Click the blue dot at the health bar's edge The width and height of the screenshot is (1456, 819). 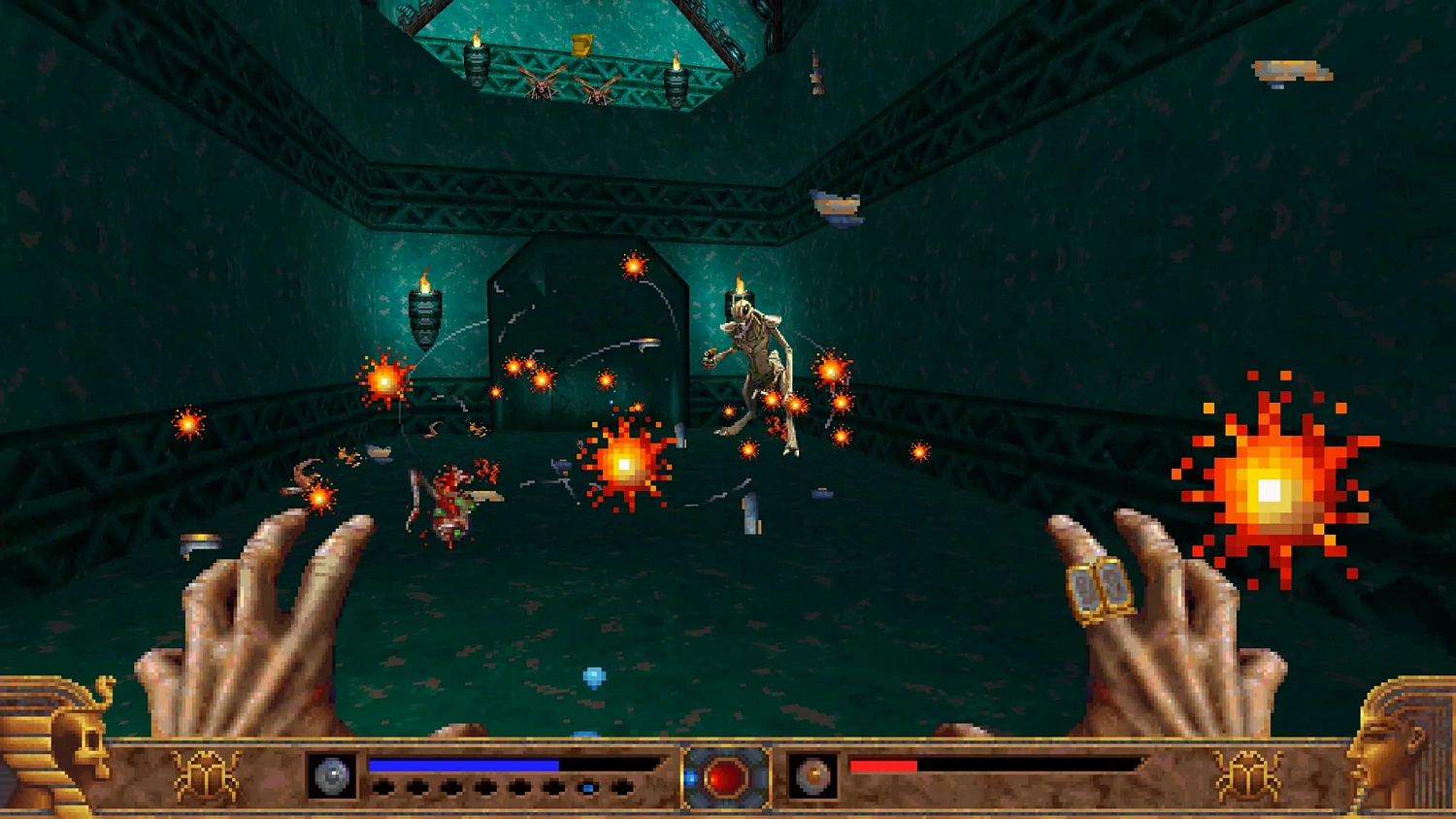[586, 787]
